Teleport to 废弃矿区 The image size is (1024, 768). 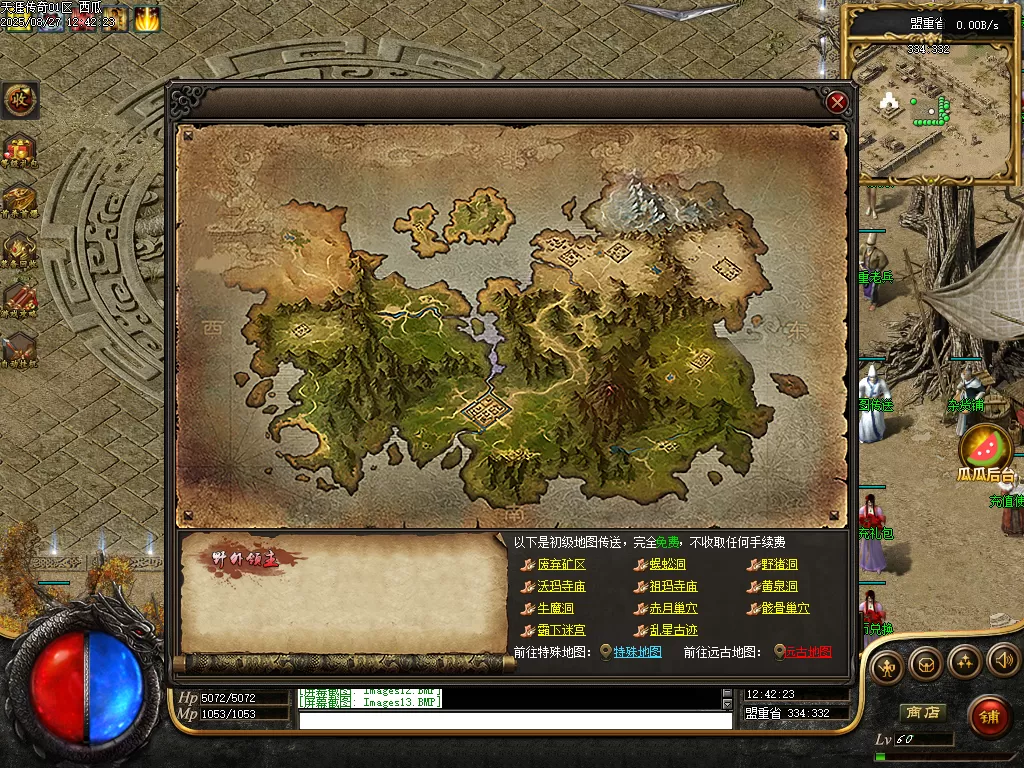click(x=561, y=565)
